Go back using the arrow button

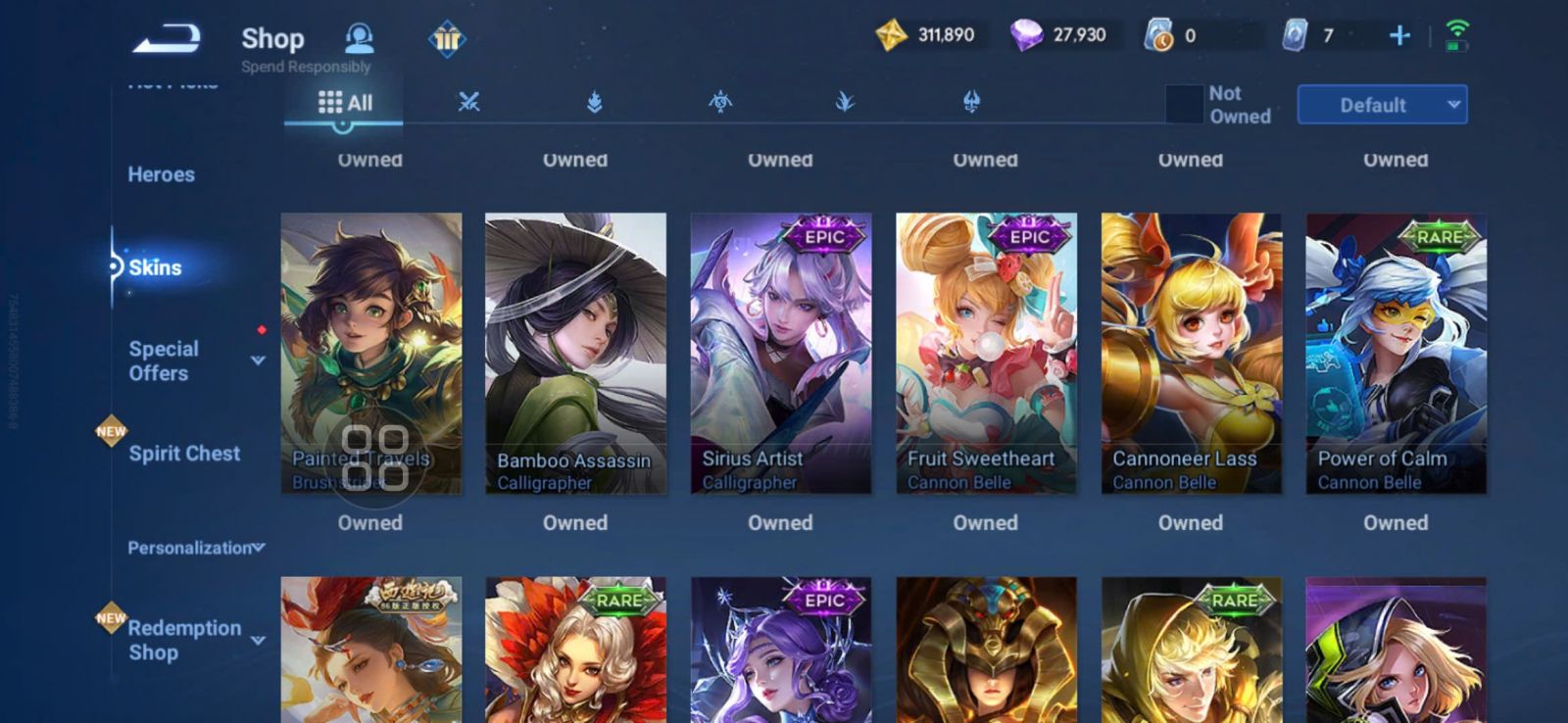(x=167, y=39)
